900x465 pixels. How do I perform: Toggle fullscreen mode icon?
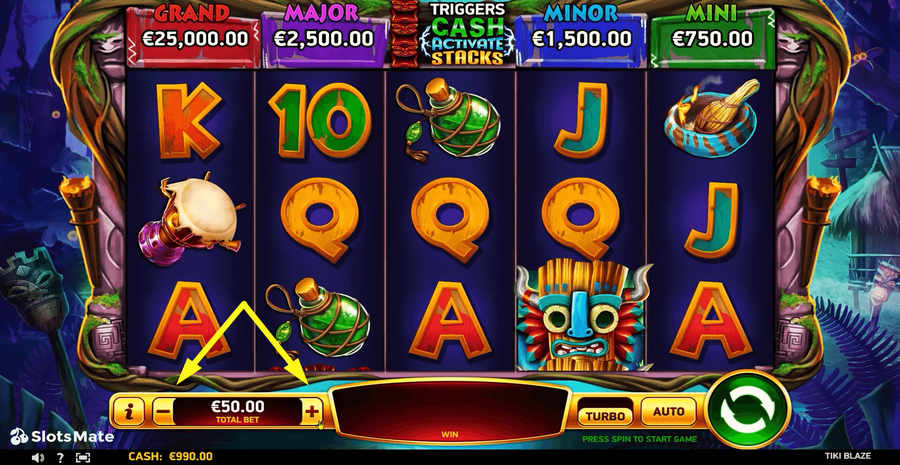(83, 457)
